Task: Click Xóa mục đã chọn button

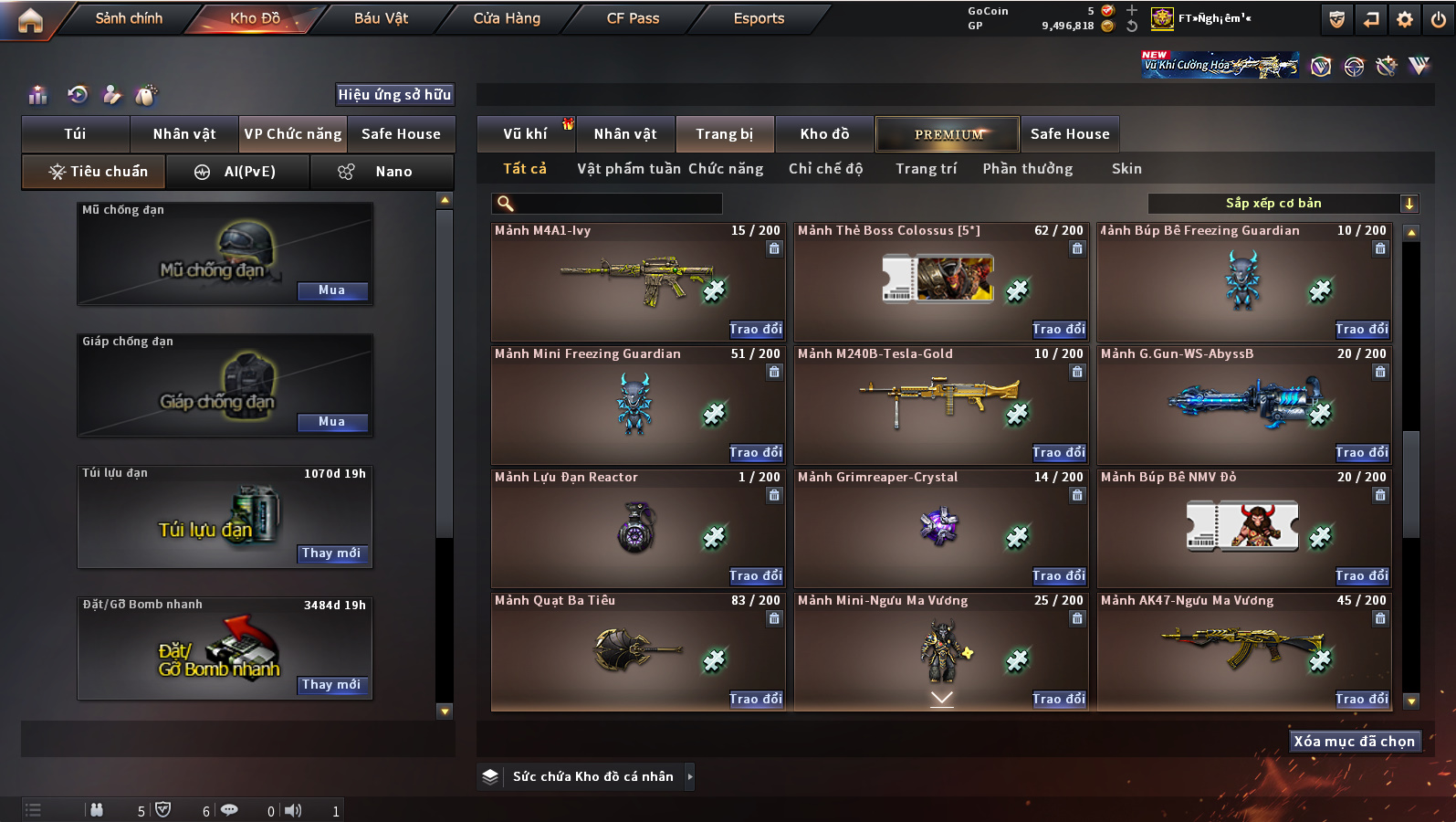Action: (x=1354, y=742)
